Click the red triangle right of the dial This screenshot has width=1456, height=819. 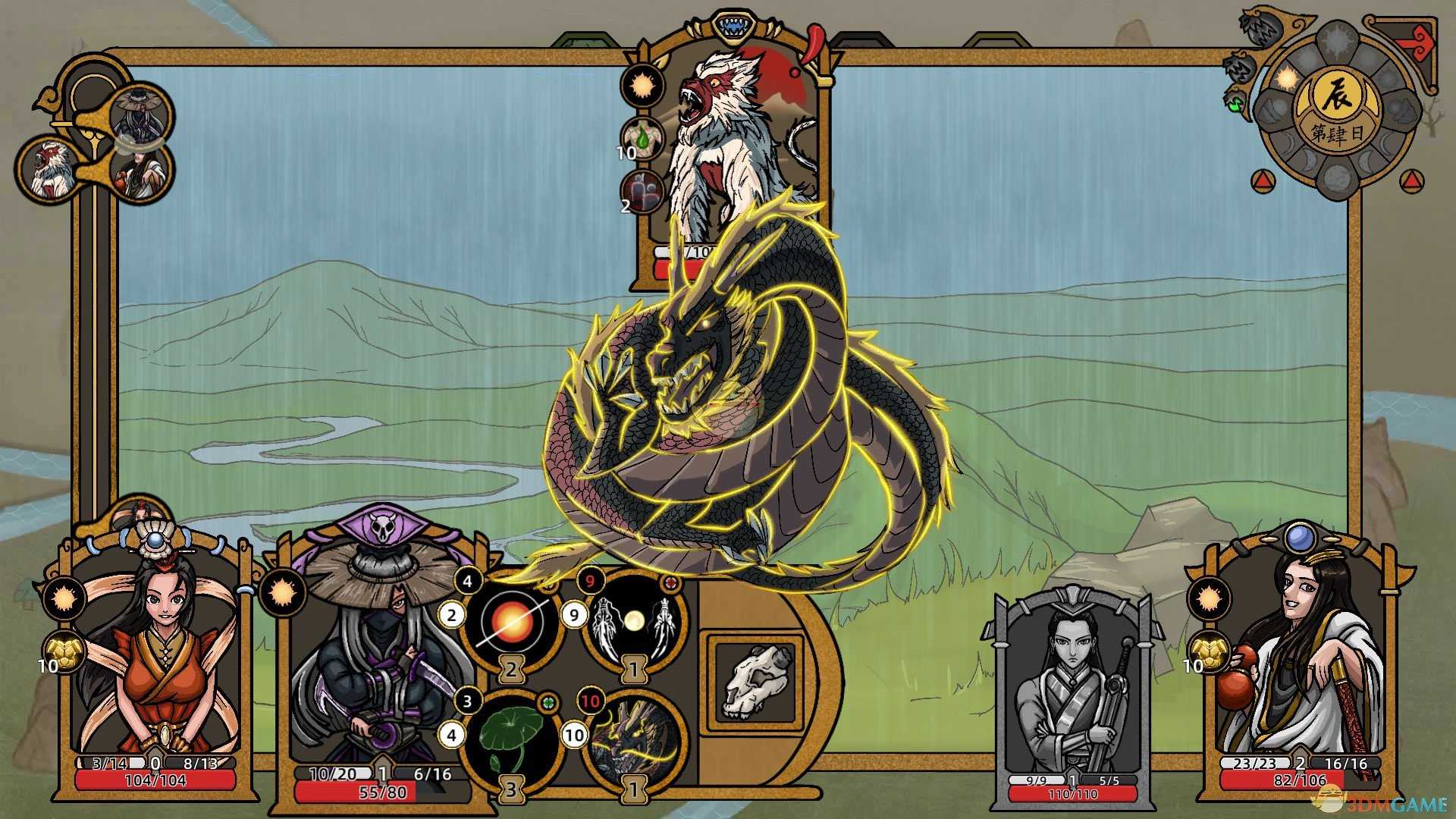(1410, 180)
